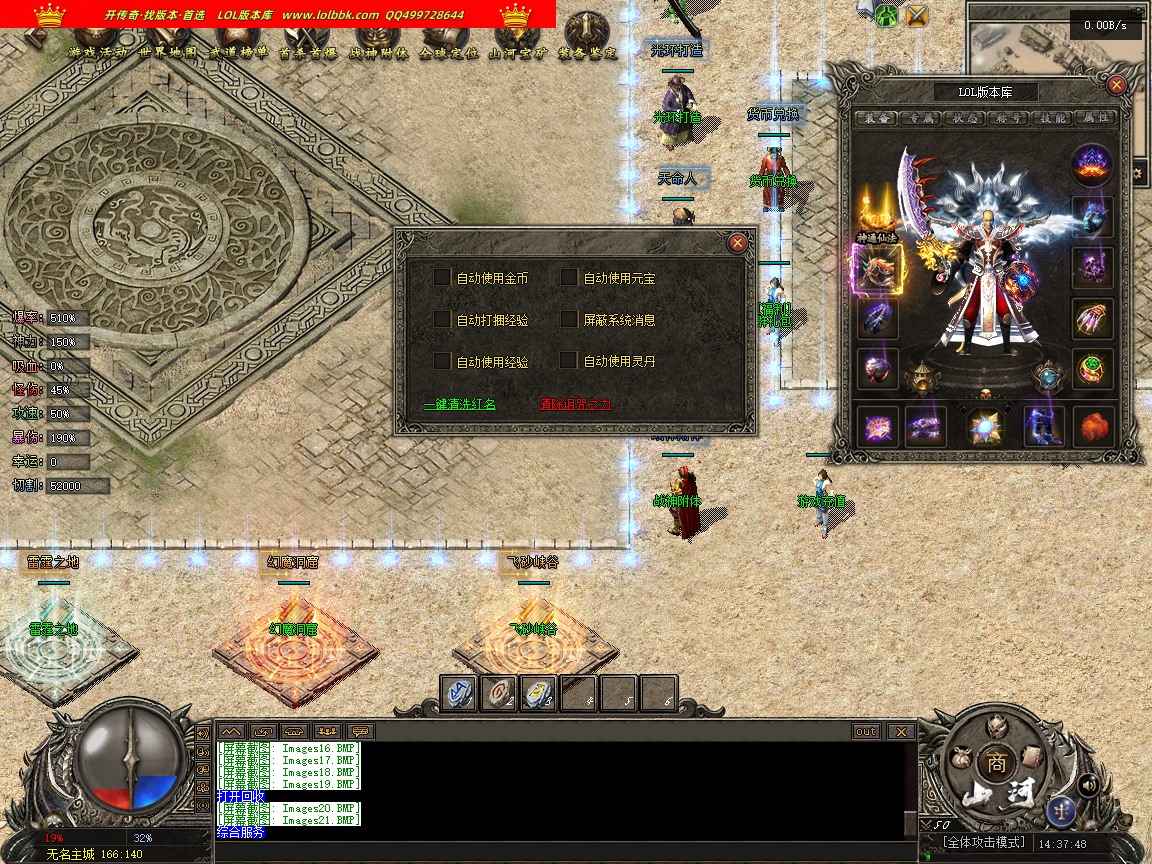Viewport: 1152px width, 864px height.
Task: Select the green gem ring equipment slot
Action: (1093, 368)
